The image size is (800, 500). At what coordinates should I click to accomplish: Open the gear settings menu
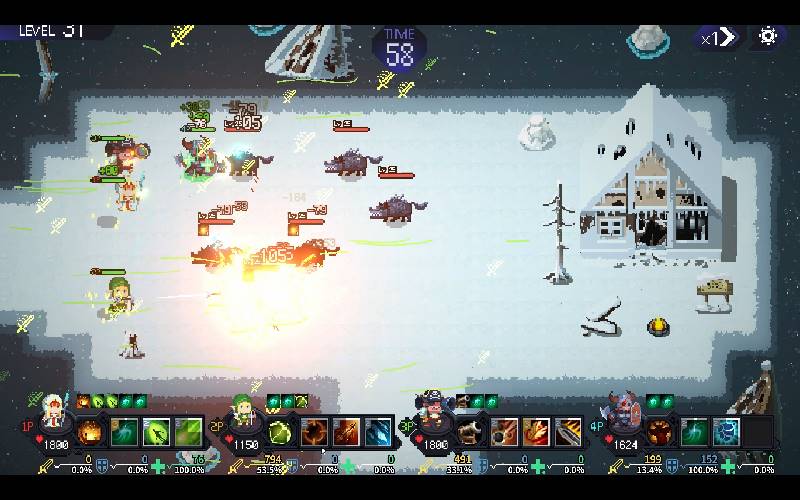point(768,37)
